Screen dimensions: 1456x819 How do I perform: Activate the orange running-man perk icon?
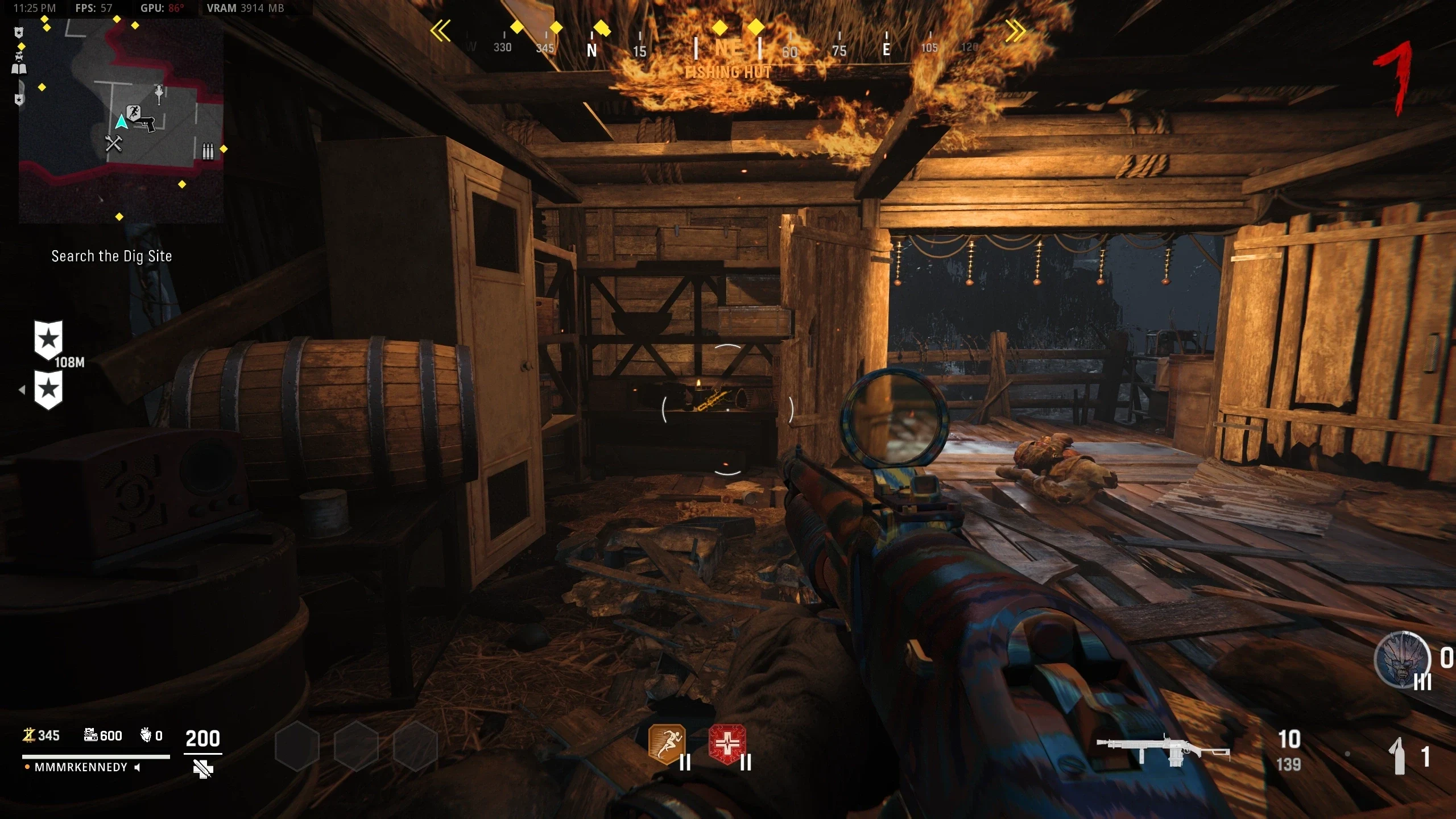667,744
